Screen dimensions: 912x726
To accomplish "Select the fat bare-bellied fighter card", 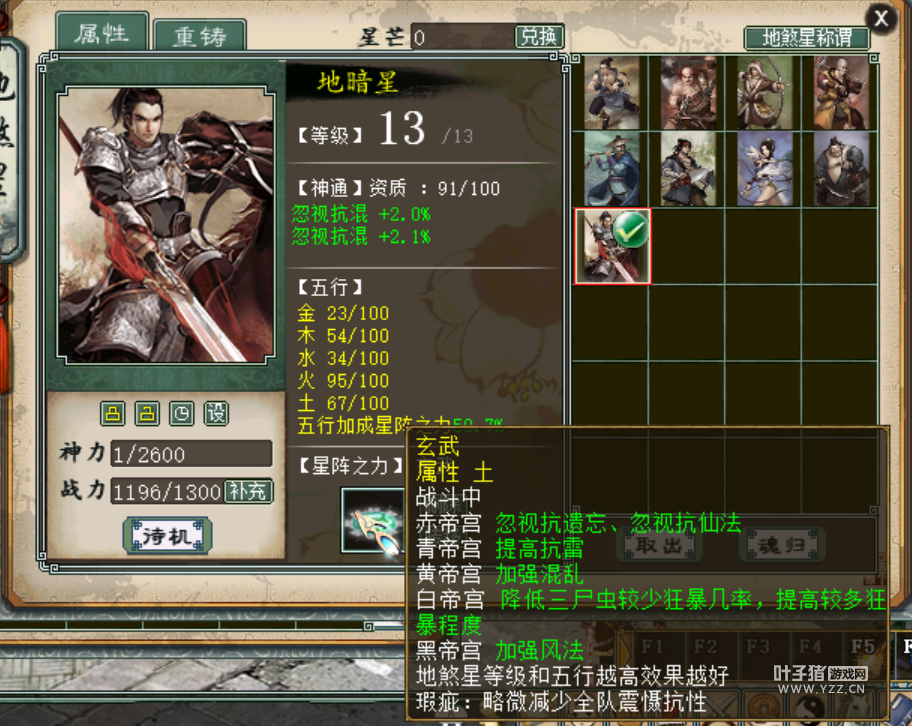I will [x=842, y=169].
